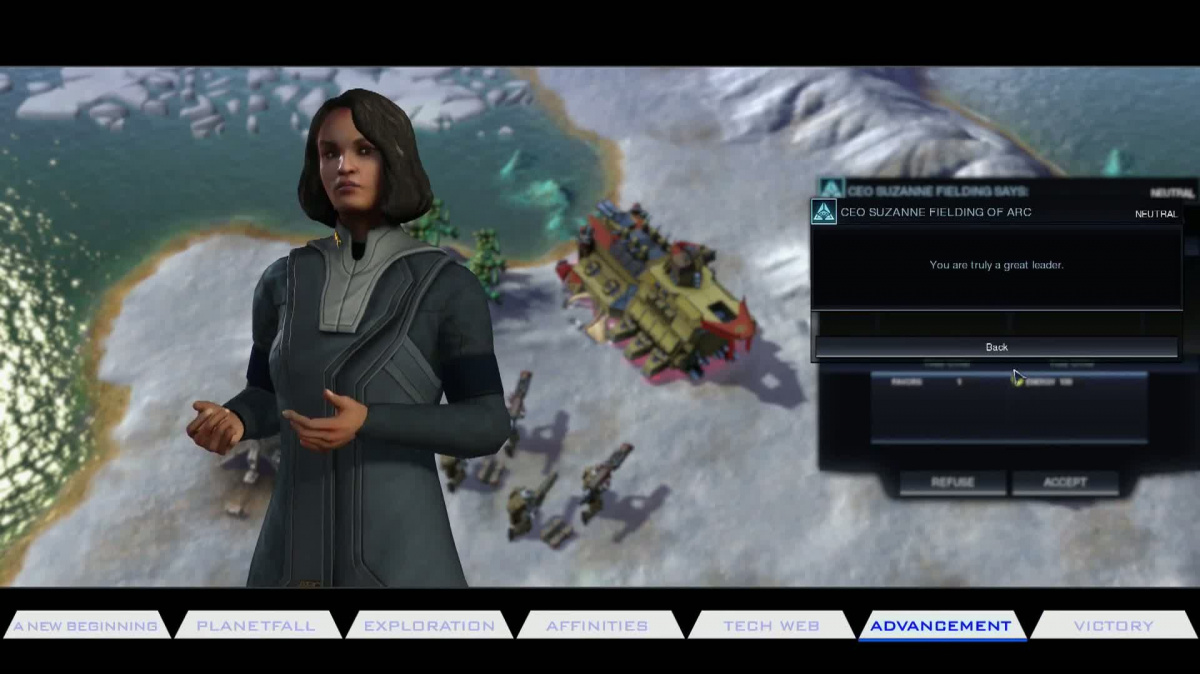Click the Back button in the dialogue
Image resolution: width=1200 pixels, height=674 pixels.
pos(996,347)
